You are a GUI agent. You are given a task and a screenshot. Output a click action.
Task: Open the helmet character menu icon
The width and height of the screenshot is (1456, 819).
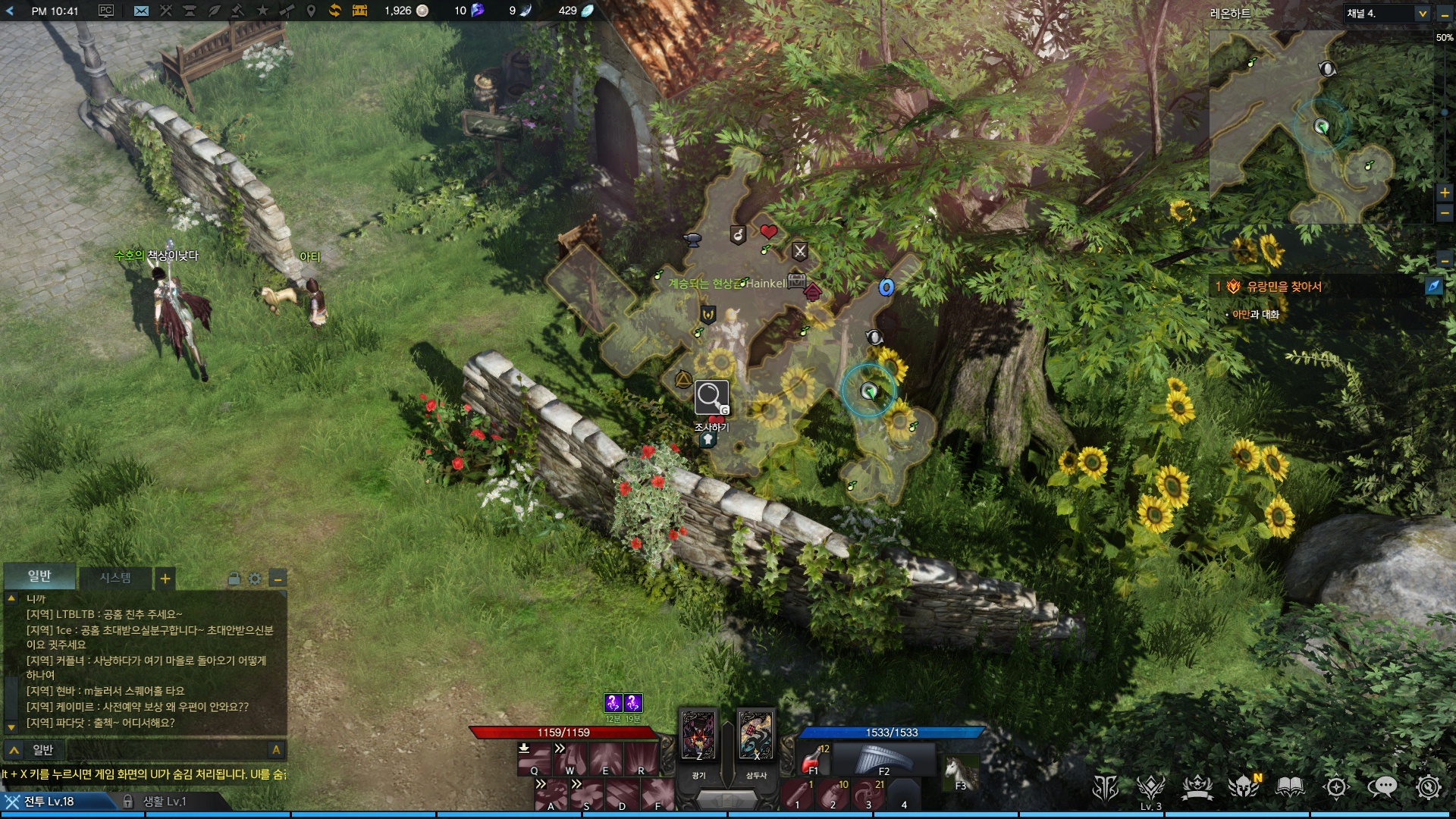[1244, 788]
